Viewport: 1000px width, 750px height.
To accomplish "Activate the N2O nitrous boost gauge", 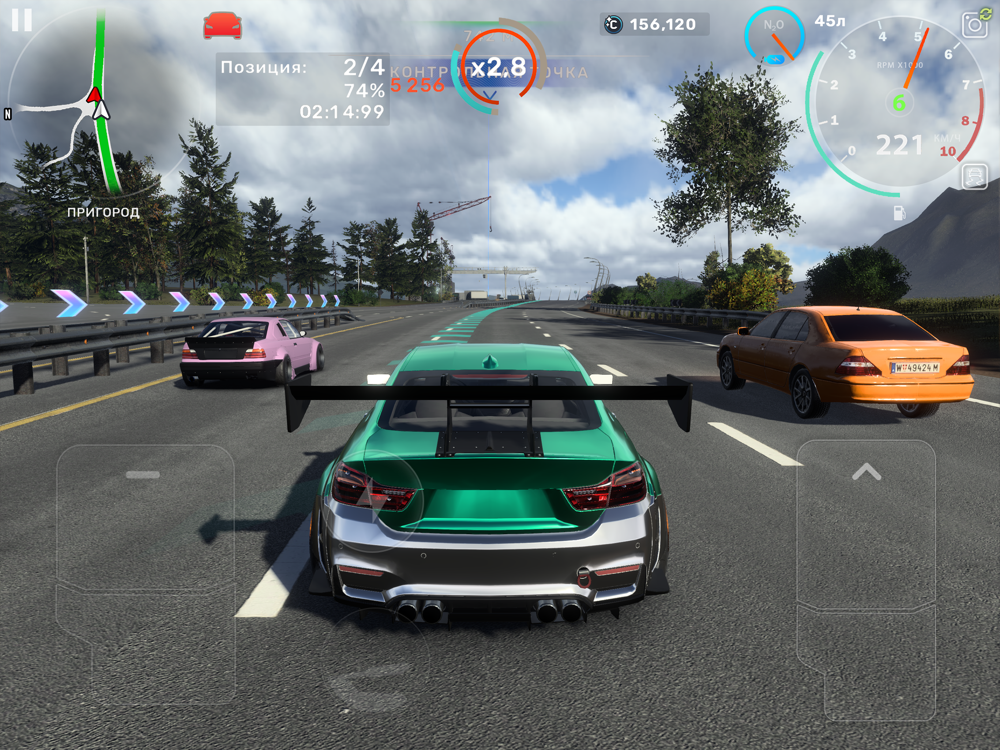I will (x=774, y=35).
